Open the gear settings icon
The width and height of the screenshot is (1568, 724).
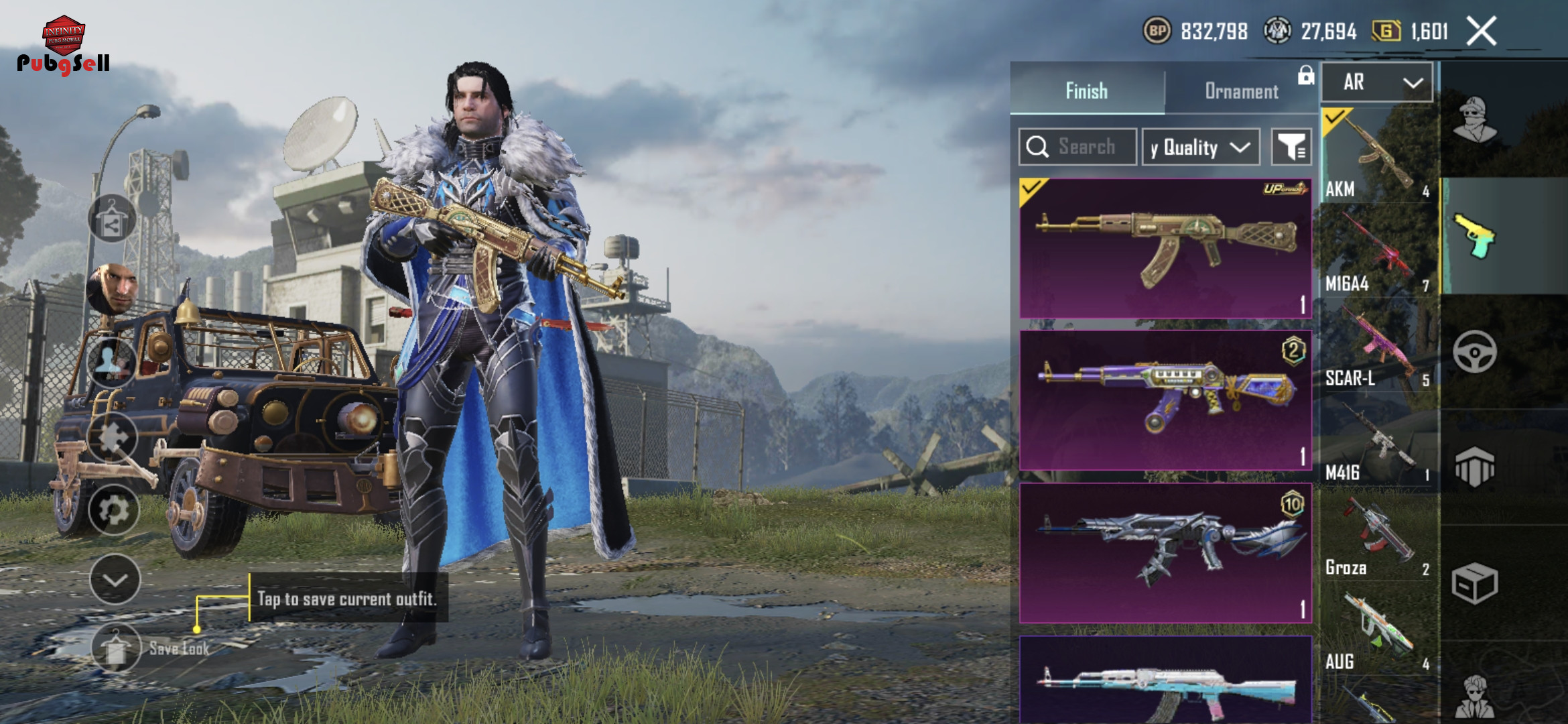[114, 510]
